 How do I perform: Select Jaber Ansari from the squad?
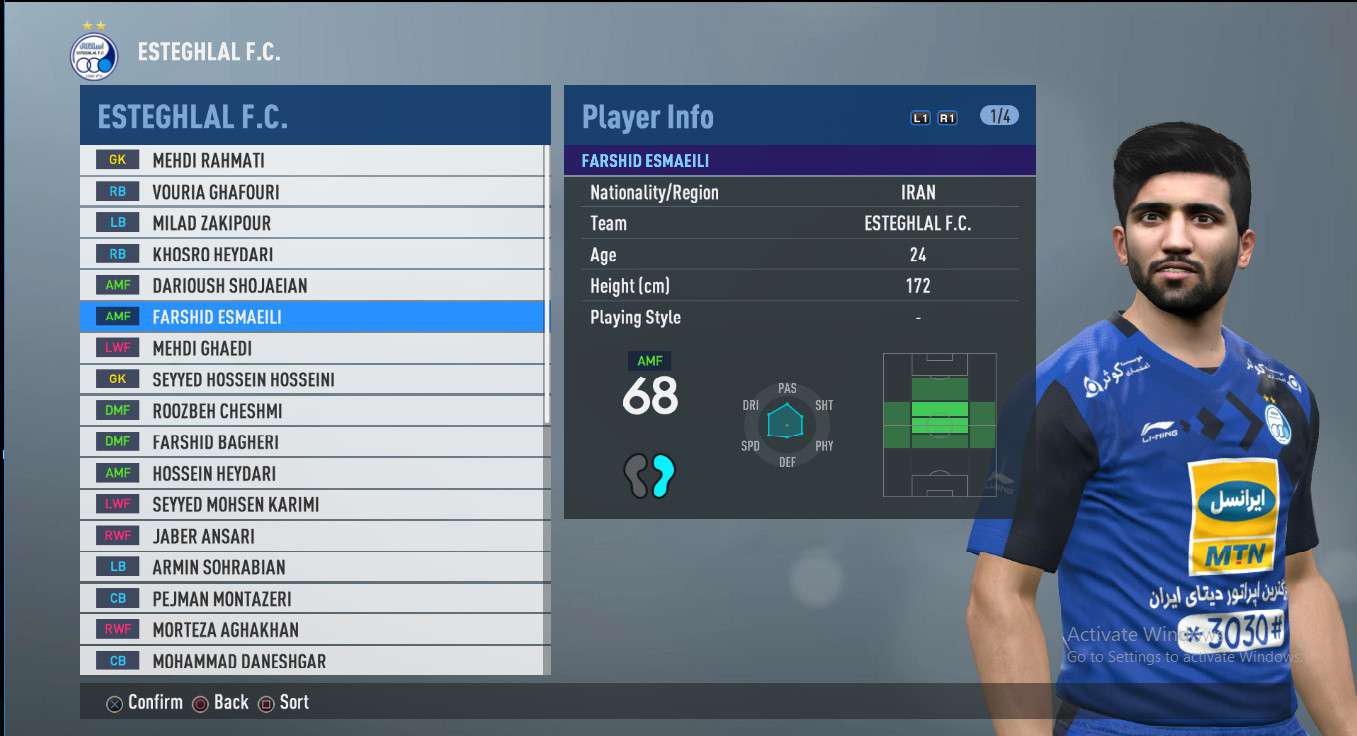pyautogui.click(x=312, y=536)
